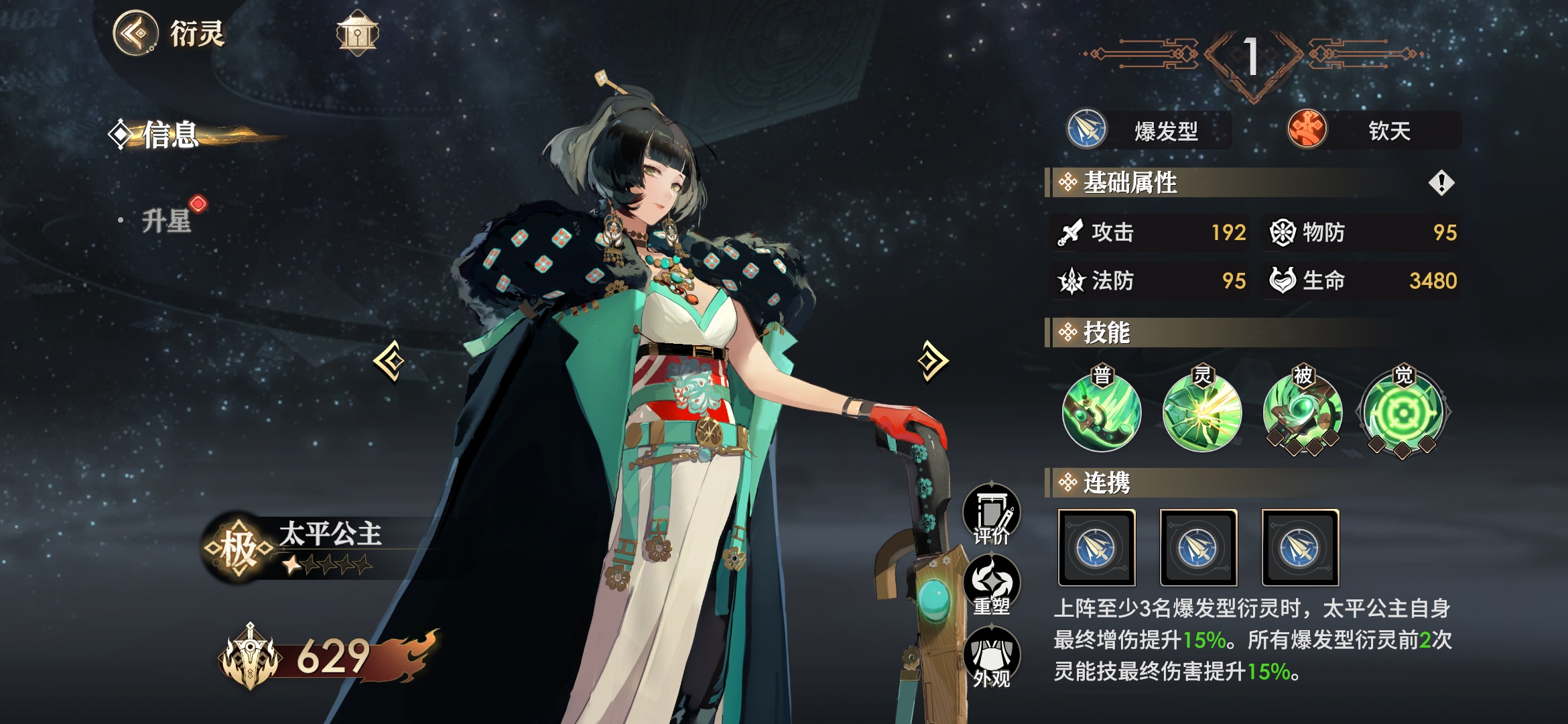Select the 灵 spirit skill icon

(x=1202, y=412)
